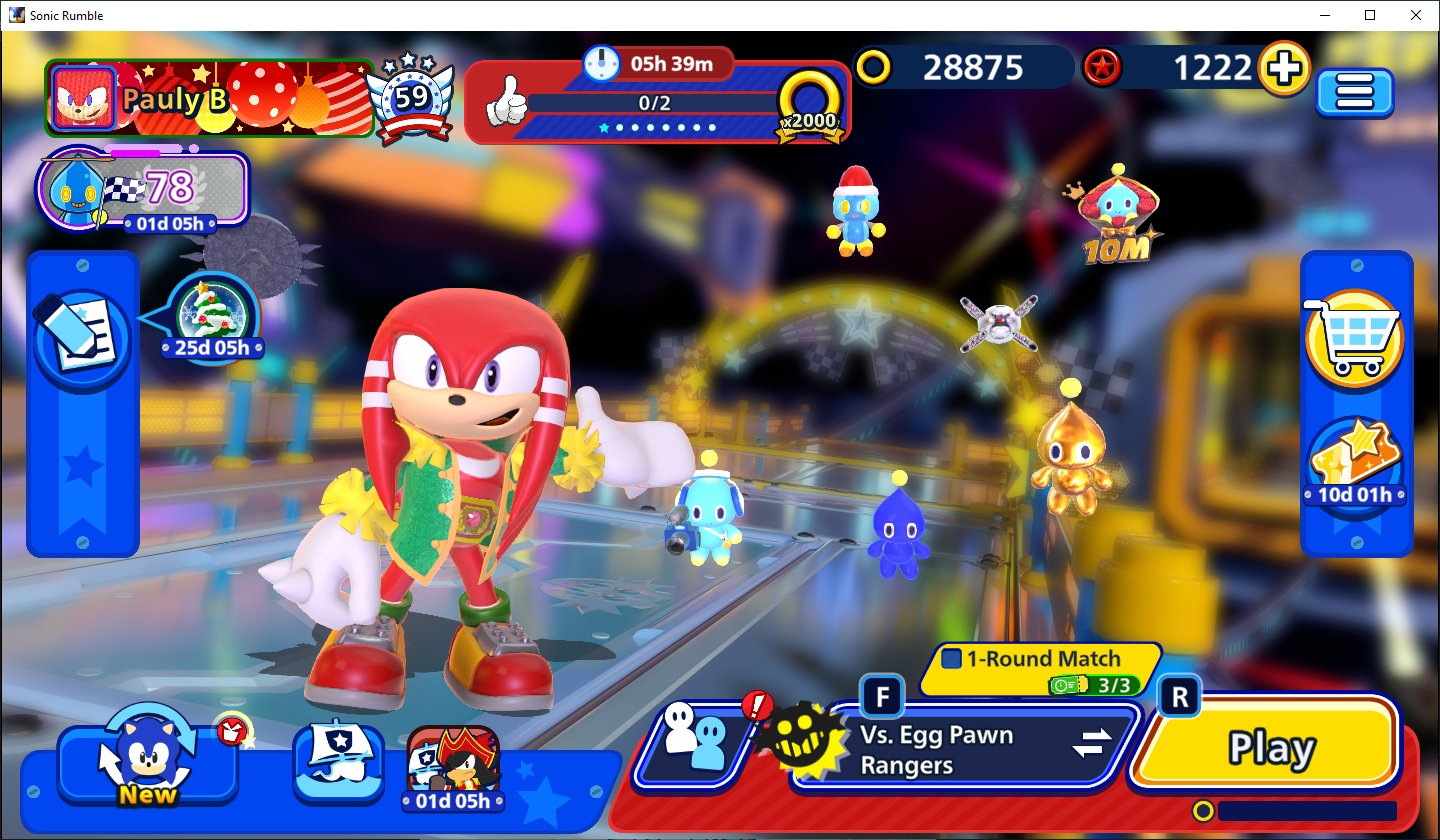Open the player rank 59 badge
The height and width of the screenshot is (840, 1440).
tap(411, 98)
